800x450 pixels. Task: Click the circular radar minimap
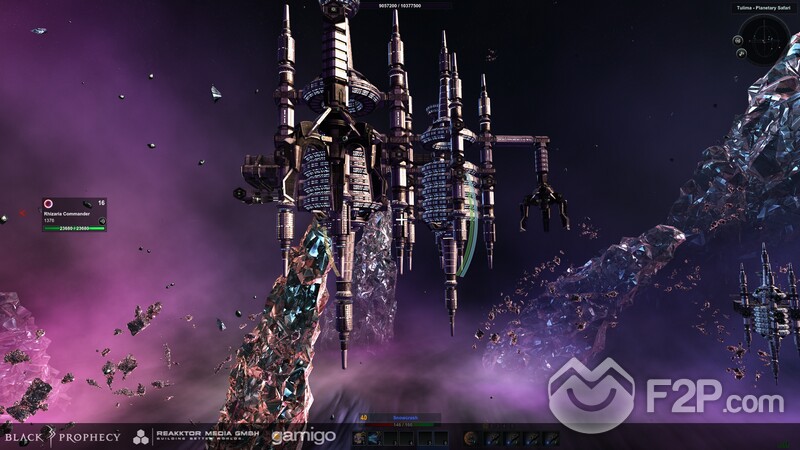[765, 39]
